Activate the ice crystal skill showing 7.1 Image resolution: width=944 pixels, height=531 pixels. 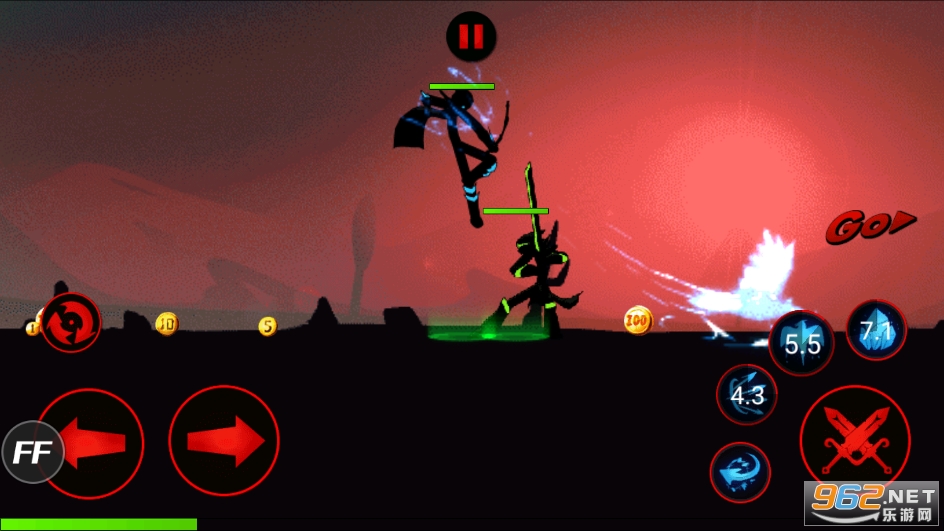(876, 330)
